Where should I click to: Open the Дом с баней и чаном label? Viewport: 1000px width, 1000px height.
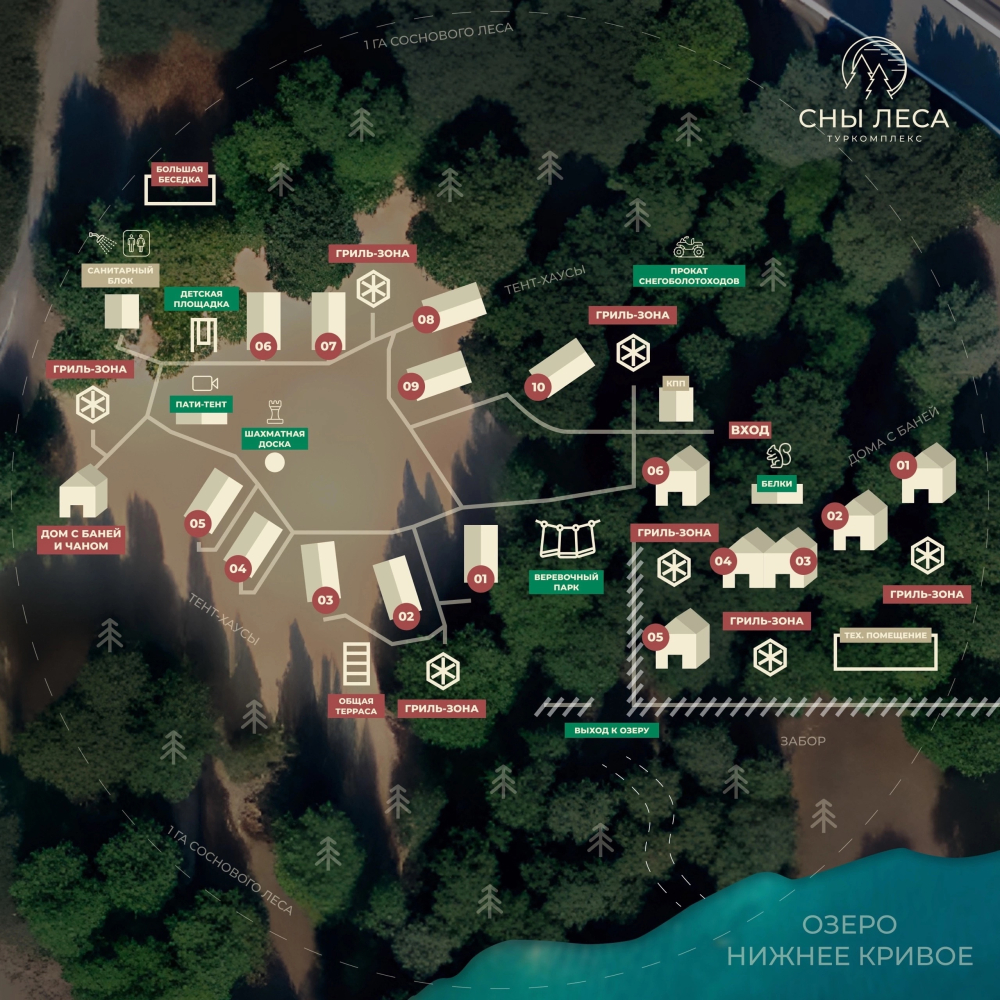82,540
